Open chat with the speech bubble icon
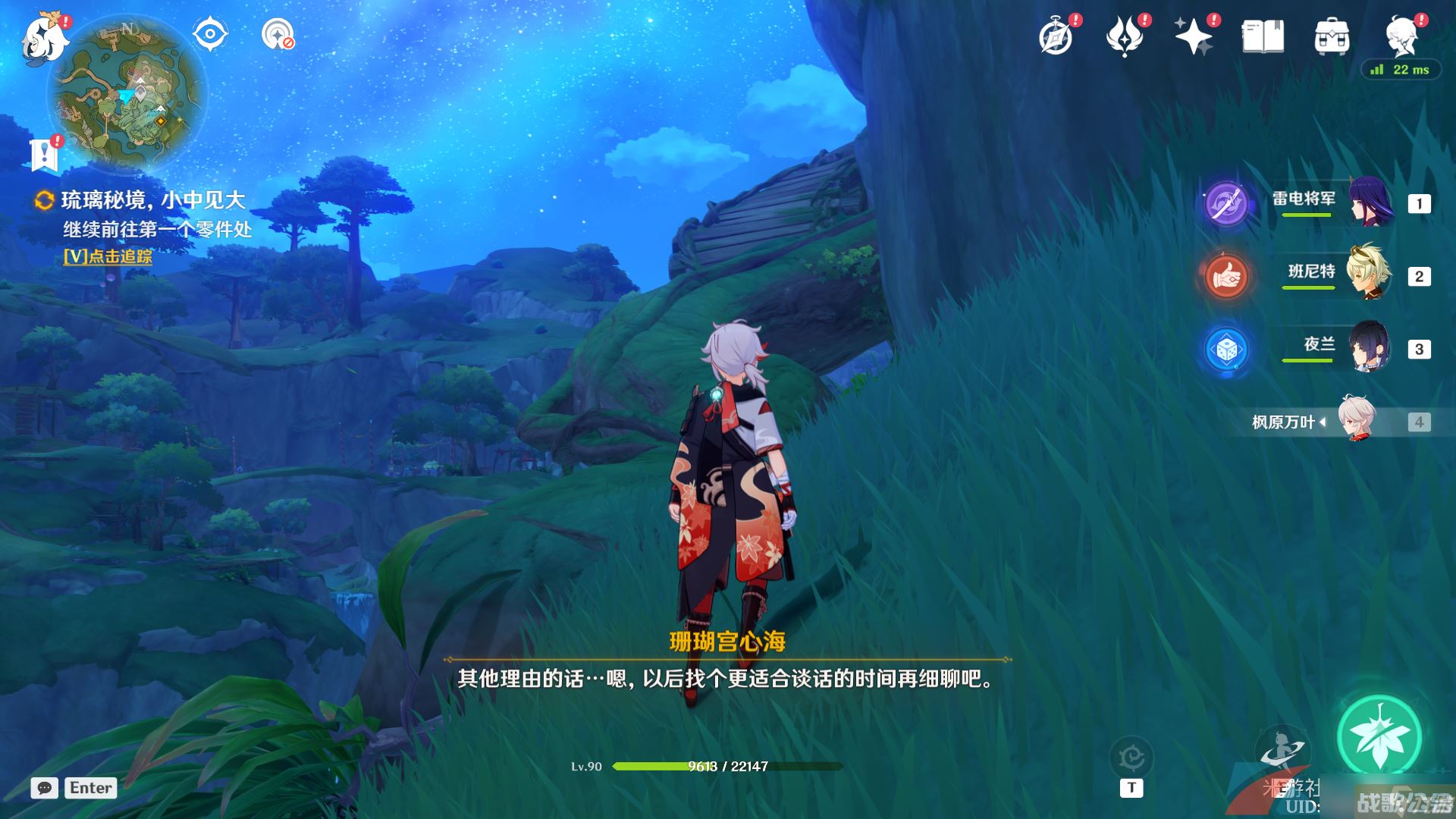Image resolution: width=1456 pixels, height=819 pixels. tap(44, 788)
